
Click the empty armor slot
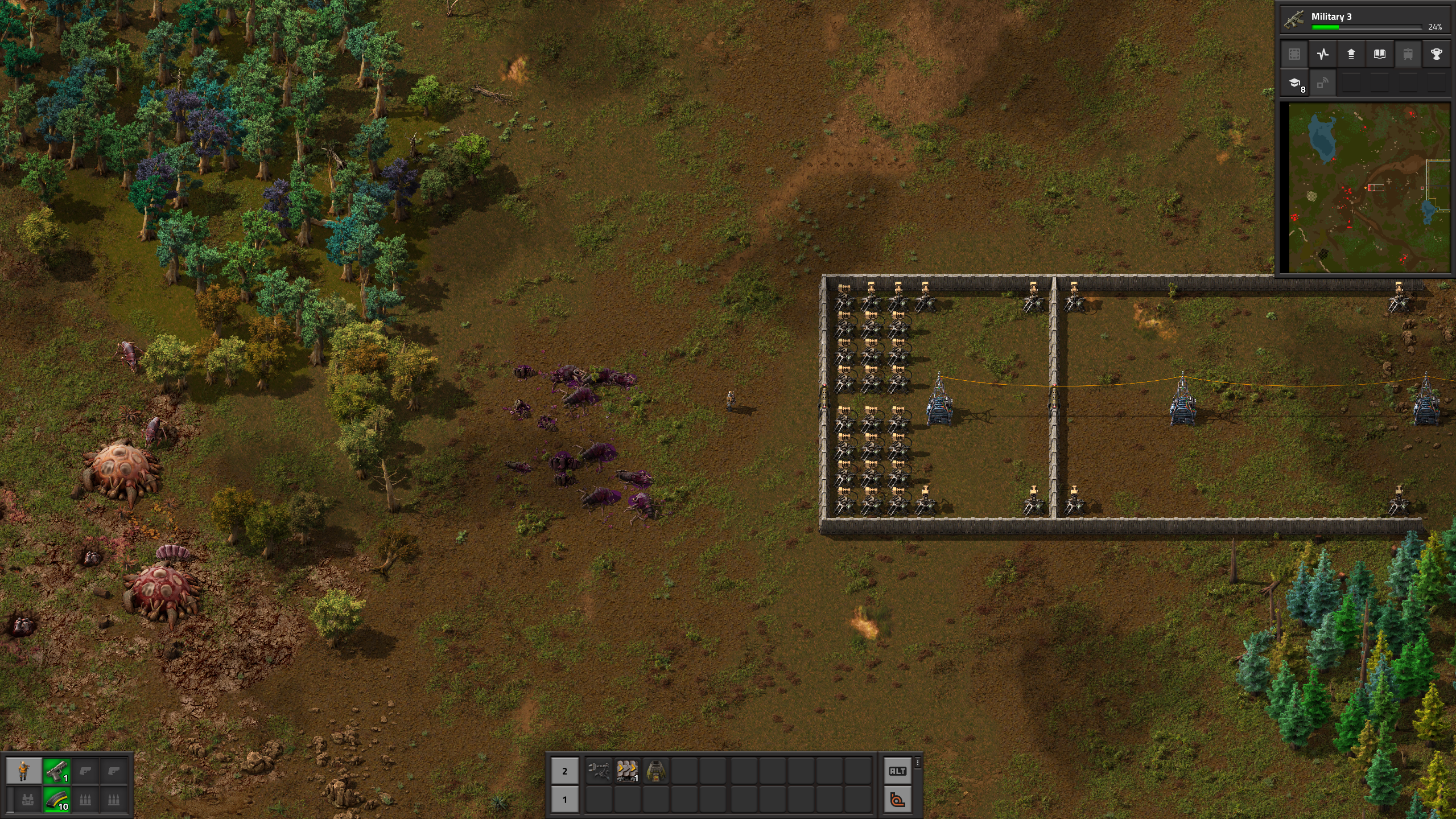tap(27, 800)
